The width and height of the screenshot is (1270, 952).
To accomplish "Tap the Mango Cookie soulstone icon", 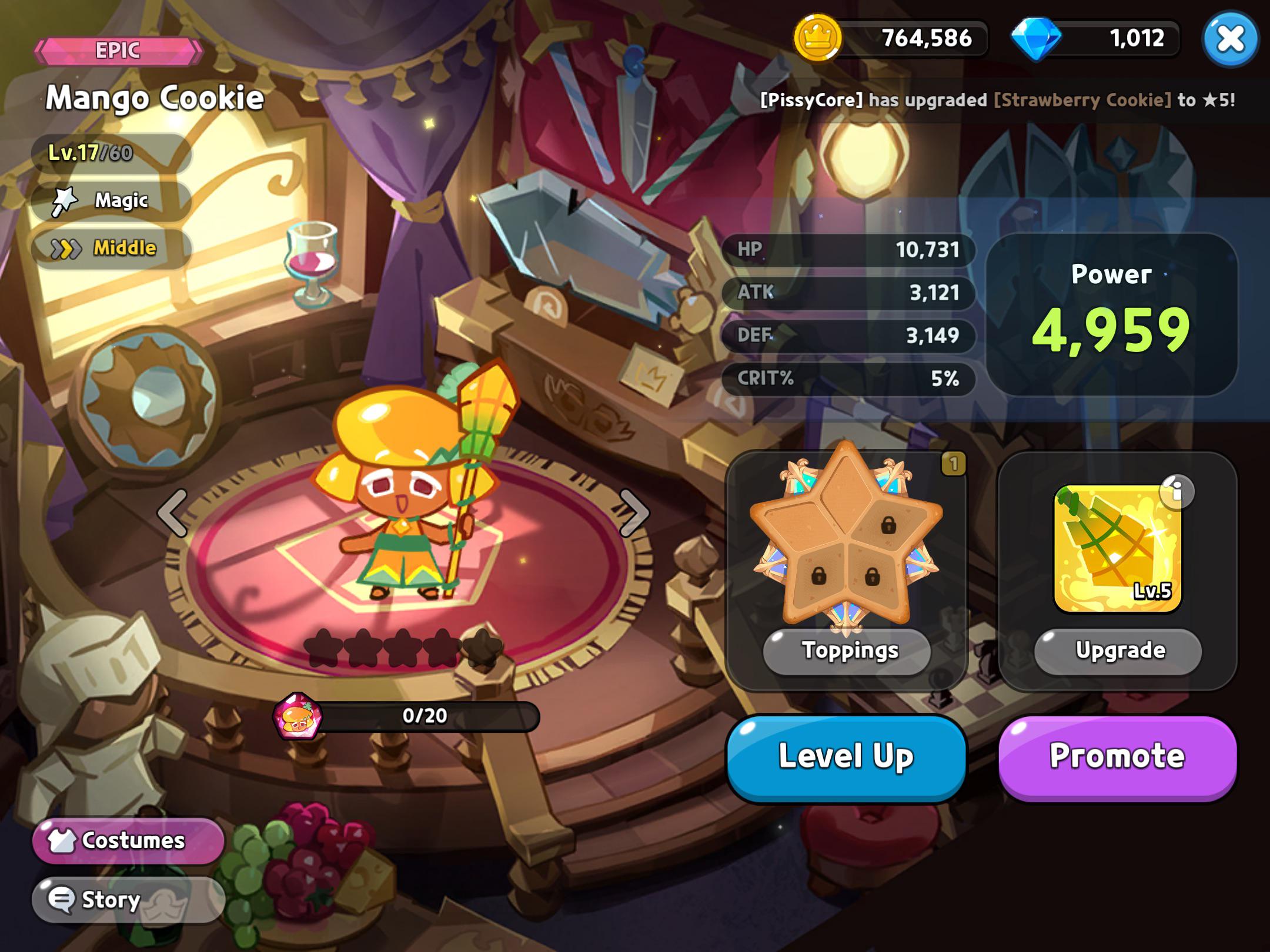I will click(x=299, y=716).
